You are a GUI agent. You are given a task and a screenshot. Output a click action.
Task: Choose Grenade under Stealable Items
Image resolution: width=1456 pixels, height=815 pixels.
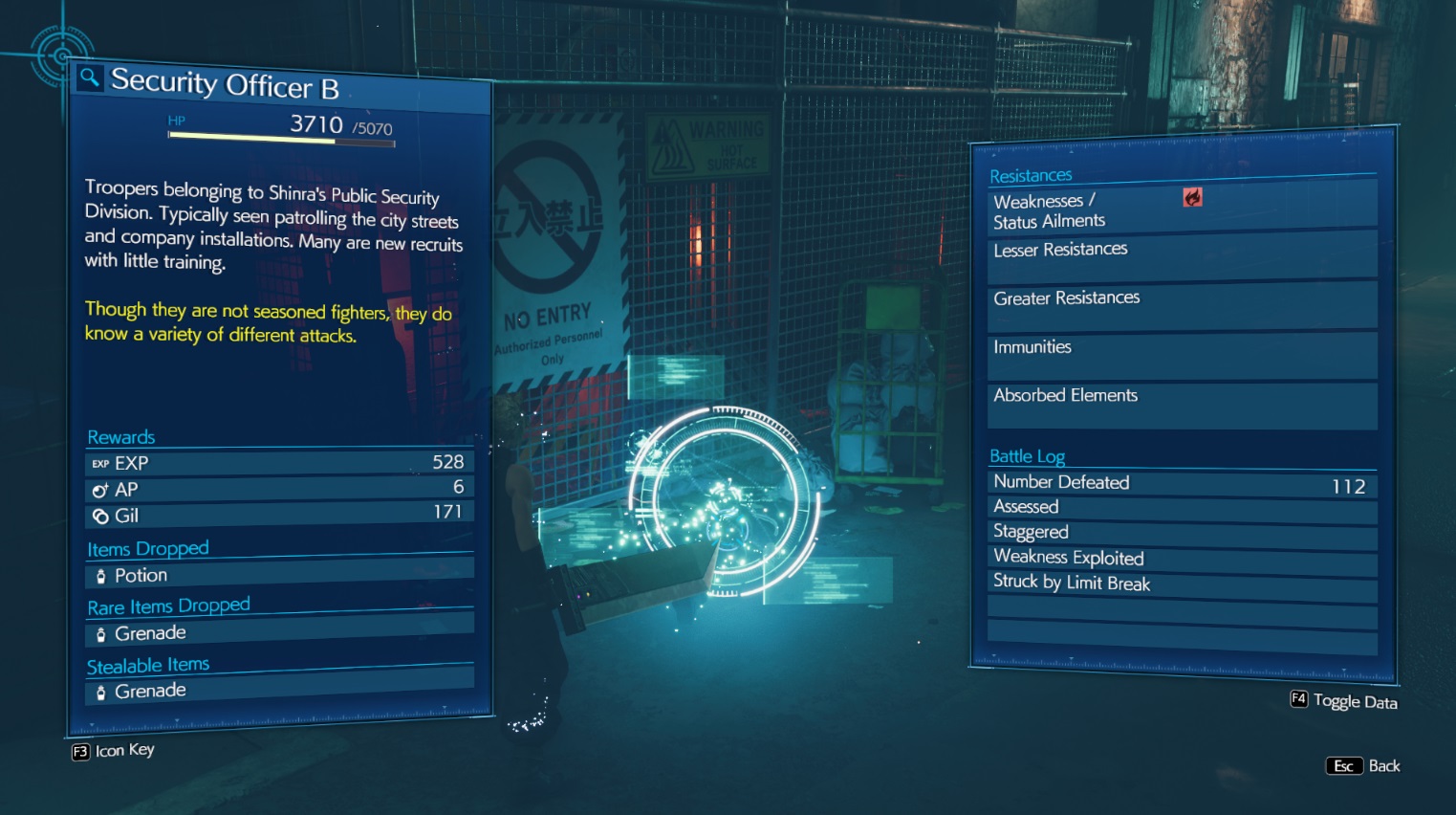click(x=279, y=691)
